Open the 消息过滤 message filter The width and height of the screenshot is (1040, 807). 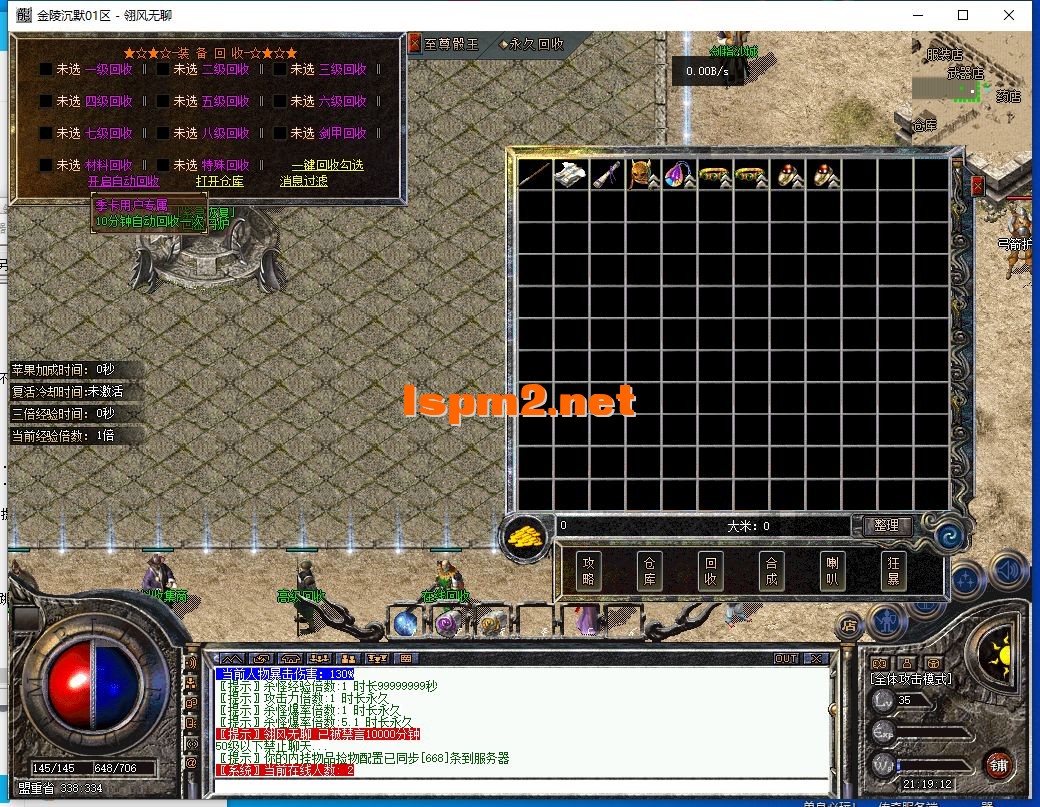coord(305,182)
